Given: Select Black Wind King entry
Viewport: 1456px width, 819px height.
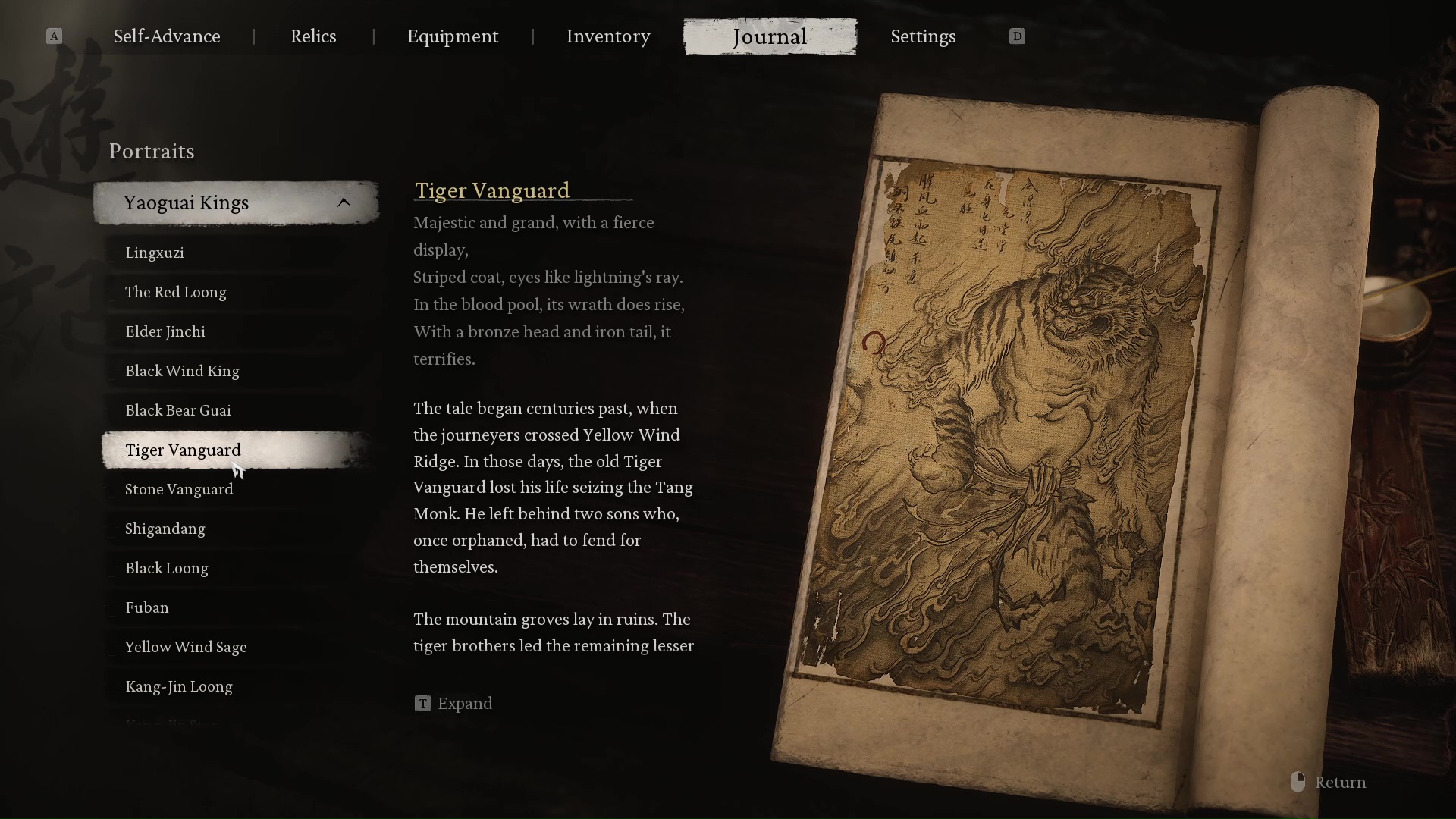Looking at the screenshot, I should 182,371.
